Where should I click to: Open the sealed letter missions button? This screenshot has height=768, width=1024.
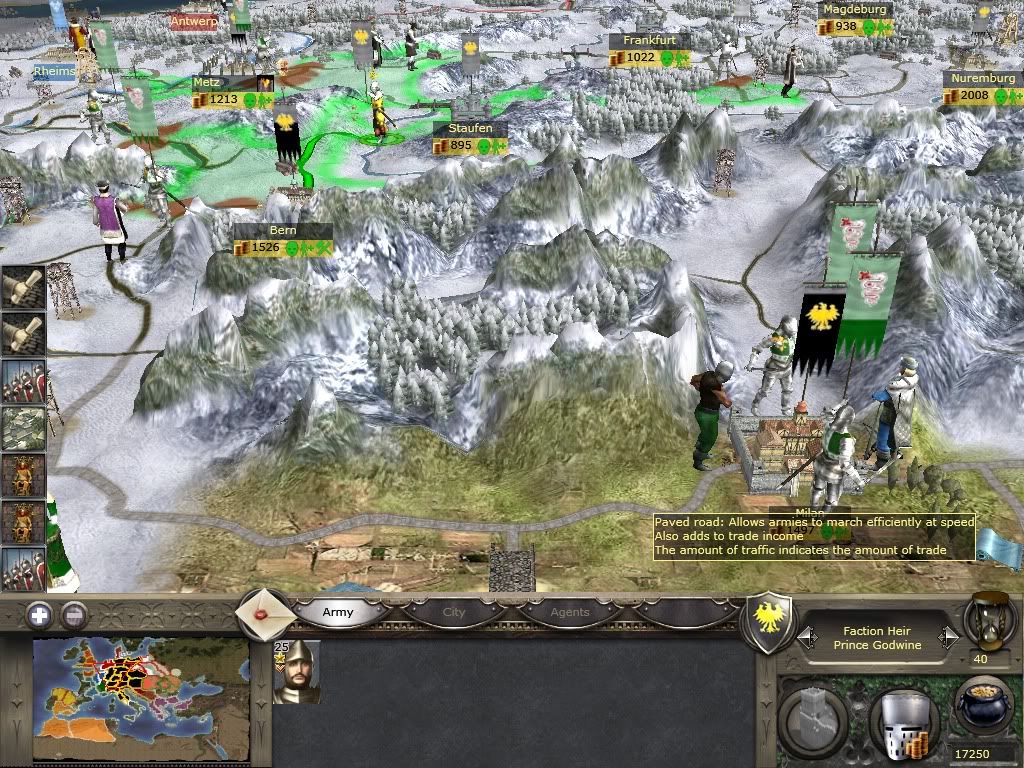264,610
